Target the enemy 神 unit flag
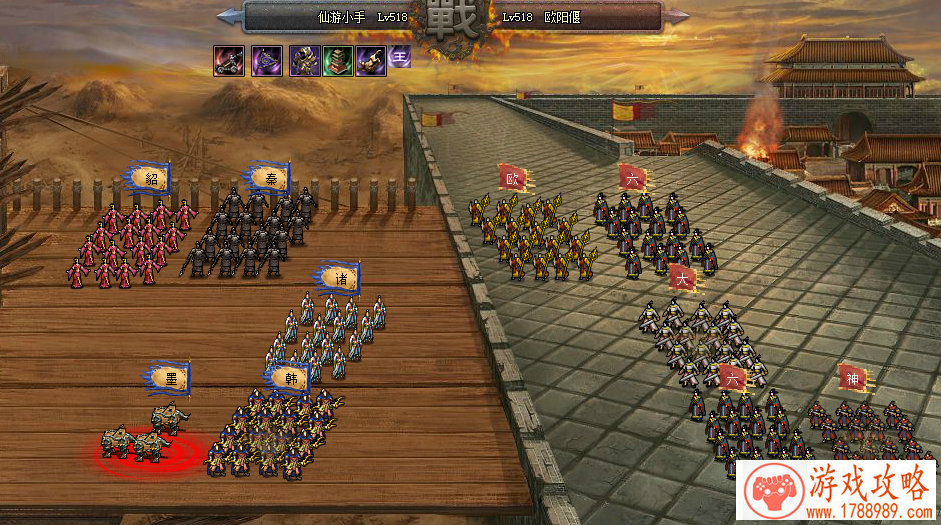 click(x=852, y=378)
